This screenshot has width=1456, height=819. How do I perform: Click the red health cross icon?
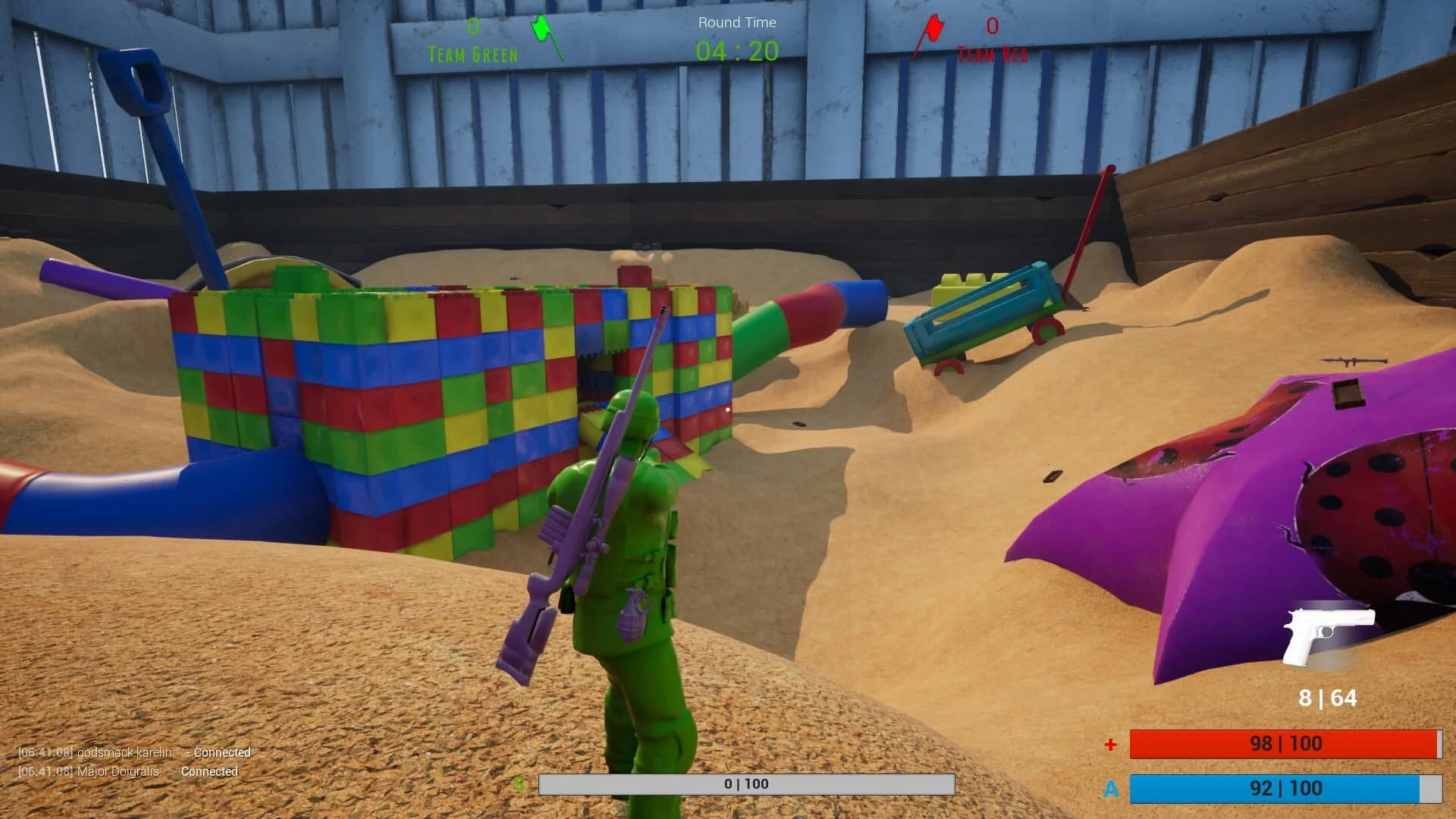(1109, 744)
